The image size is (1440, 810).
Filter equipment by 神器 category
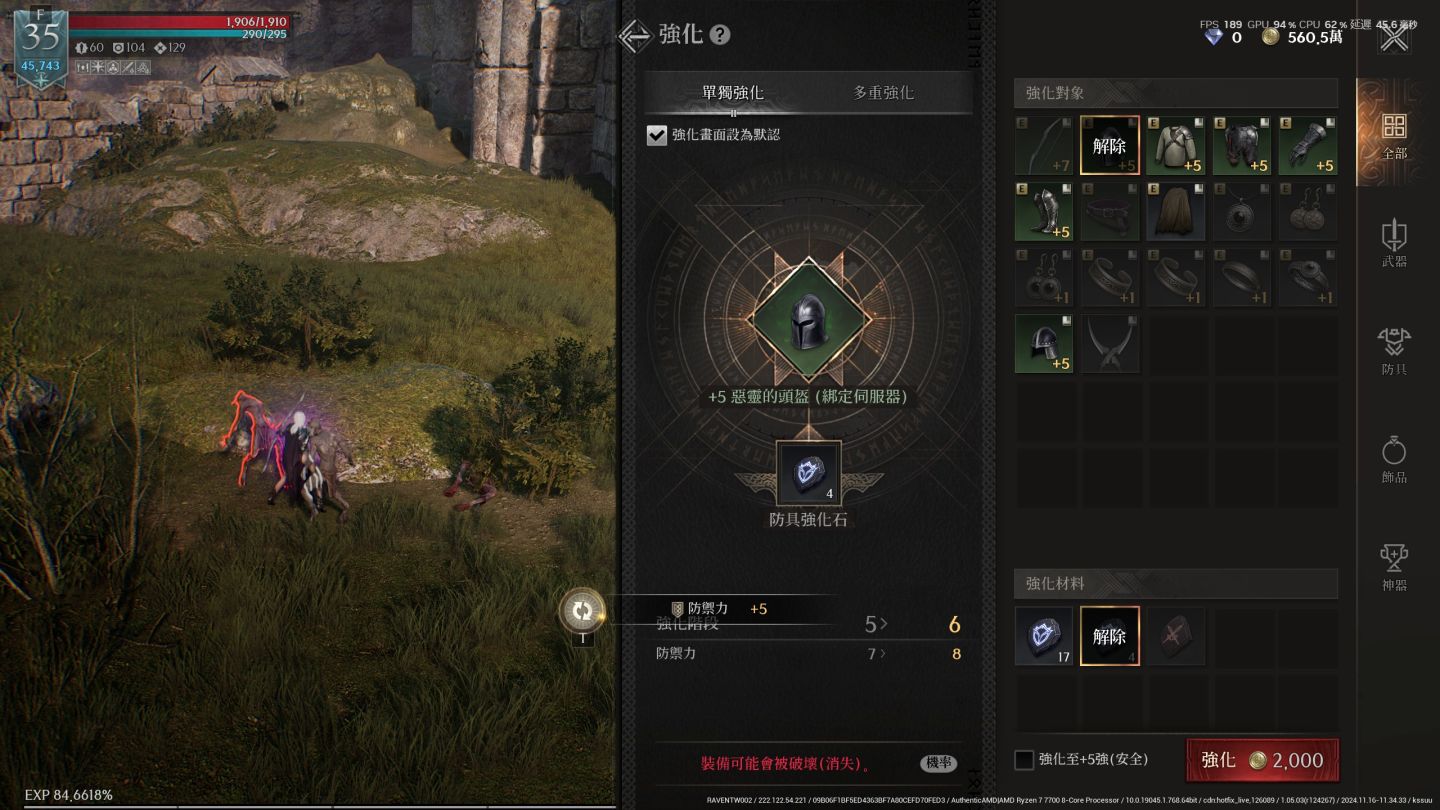pos(1394,567)
